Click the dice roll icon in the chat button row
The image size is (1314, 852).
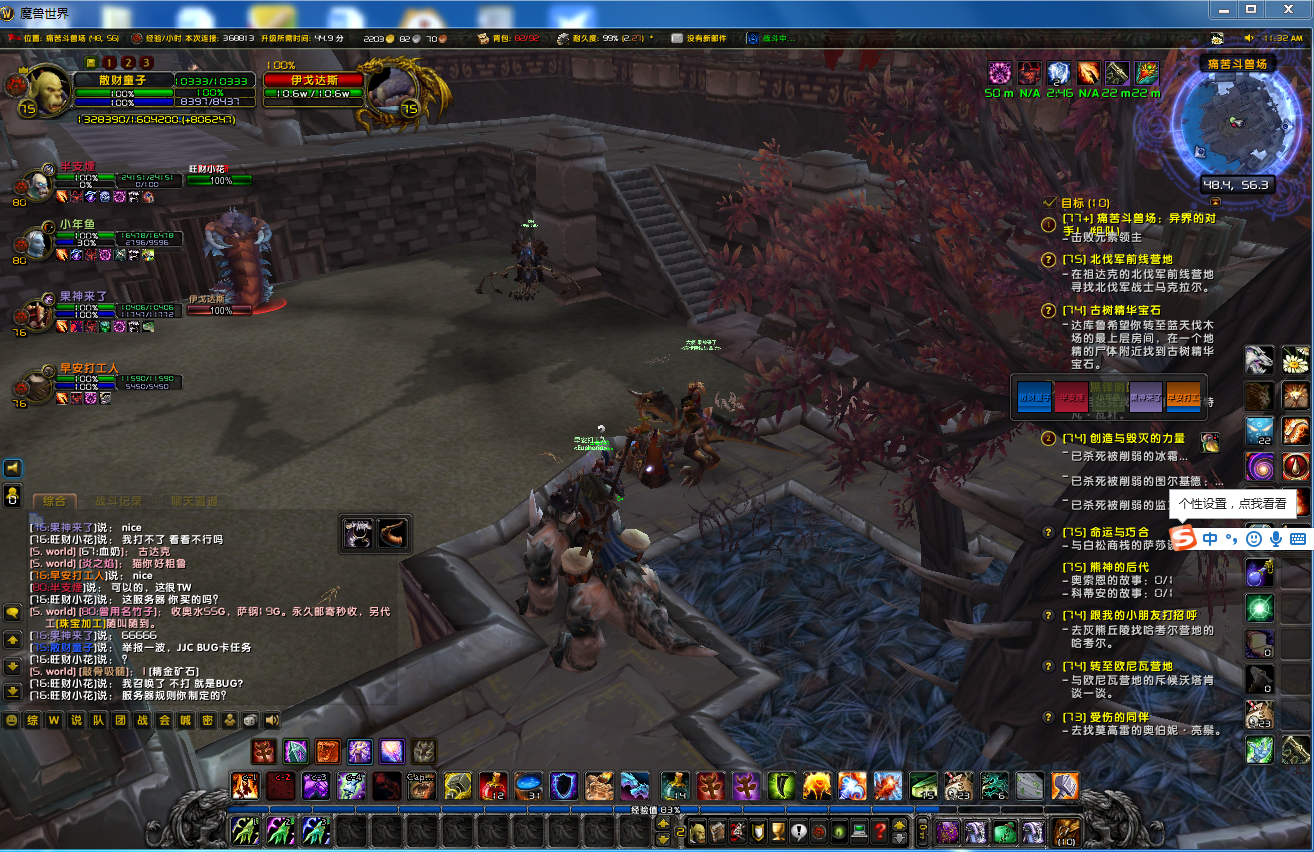[x=249, y=720]
